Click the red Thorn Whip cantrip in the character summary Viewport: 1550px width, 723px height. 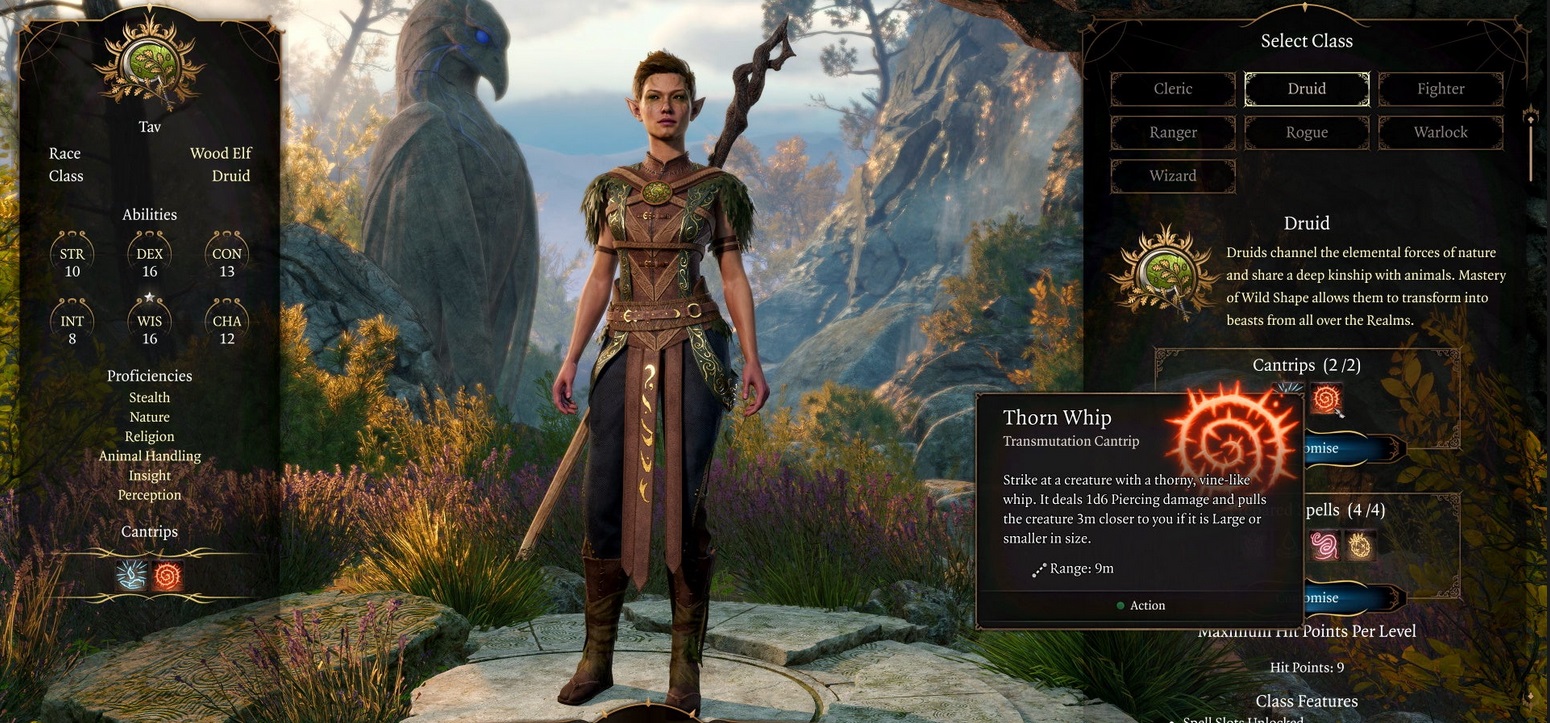[x=167, y=575]
